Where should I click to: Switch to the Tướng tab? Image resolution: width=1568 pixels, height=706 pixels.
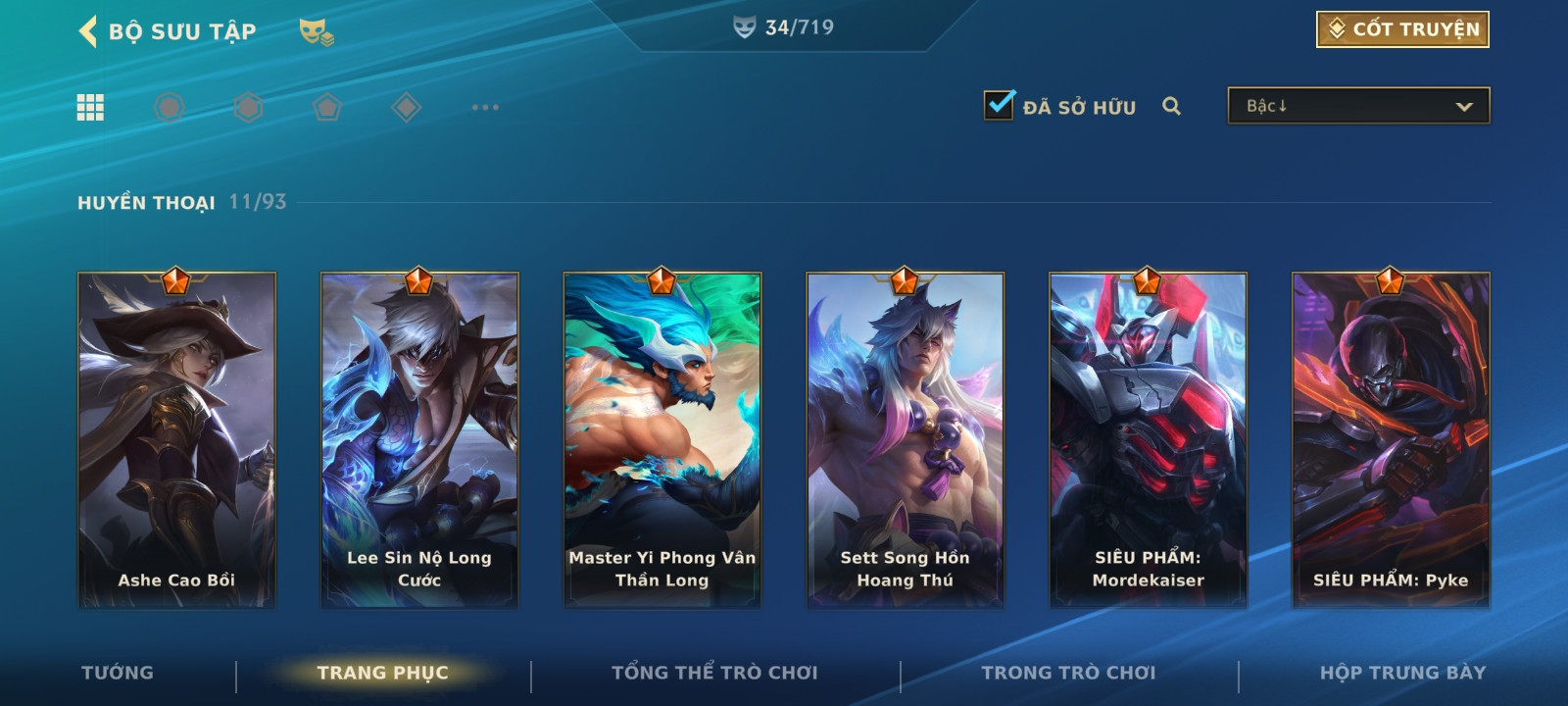(118, 673)
